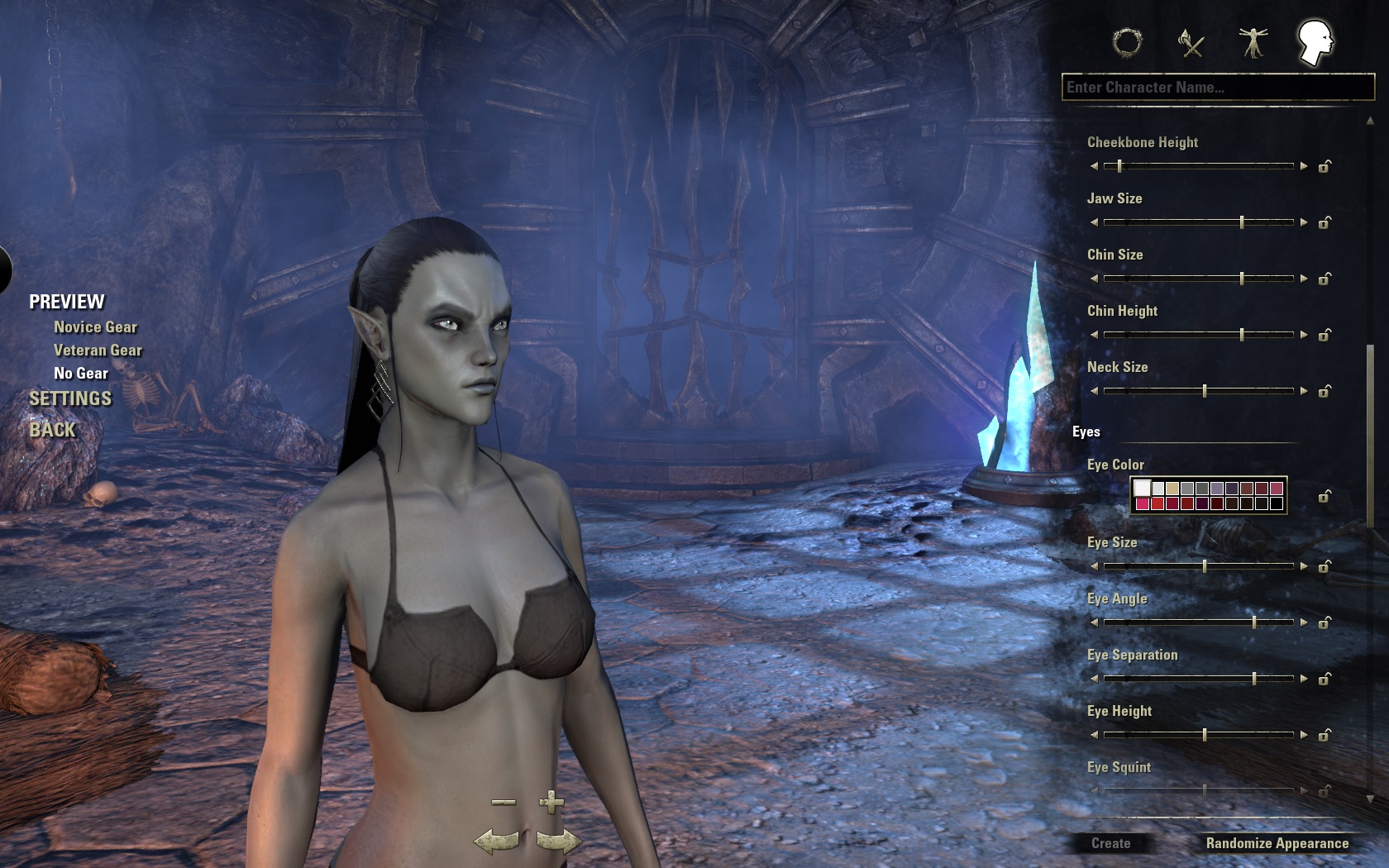Go Back from character creation
The width and height of the screenshot is (1389, 868).
tap(52, 430)
